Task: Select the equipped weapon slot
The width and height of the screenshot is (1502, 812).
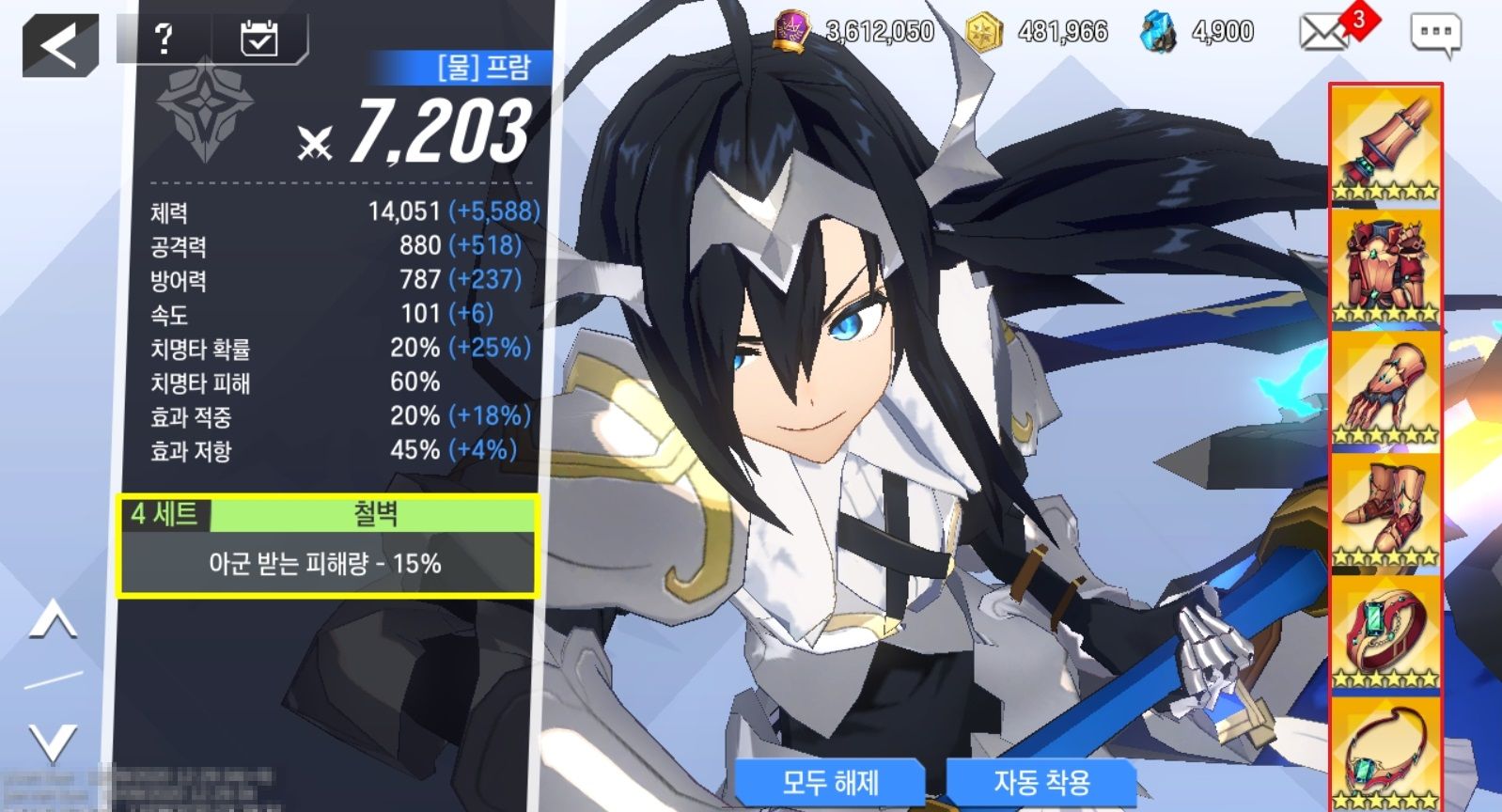Action: coord(1385,145)
